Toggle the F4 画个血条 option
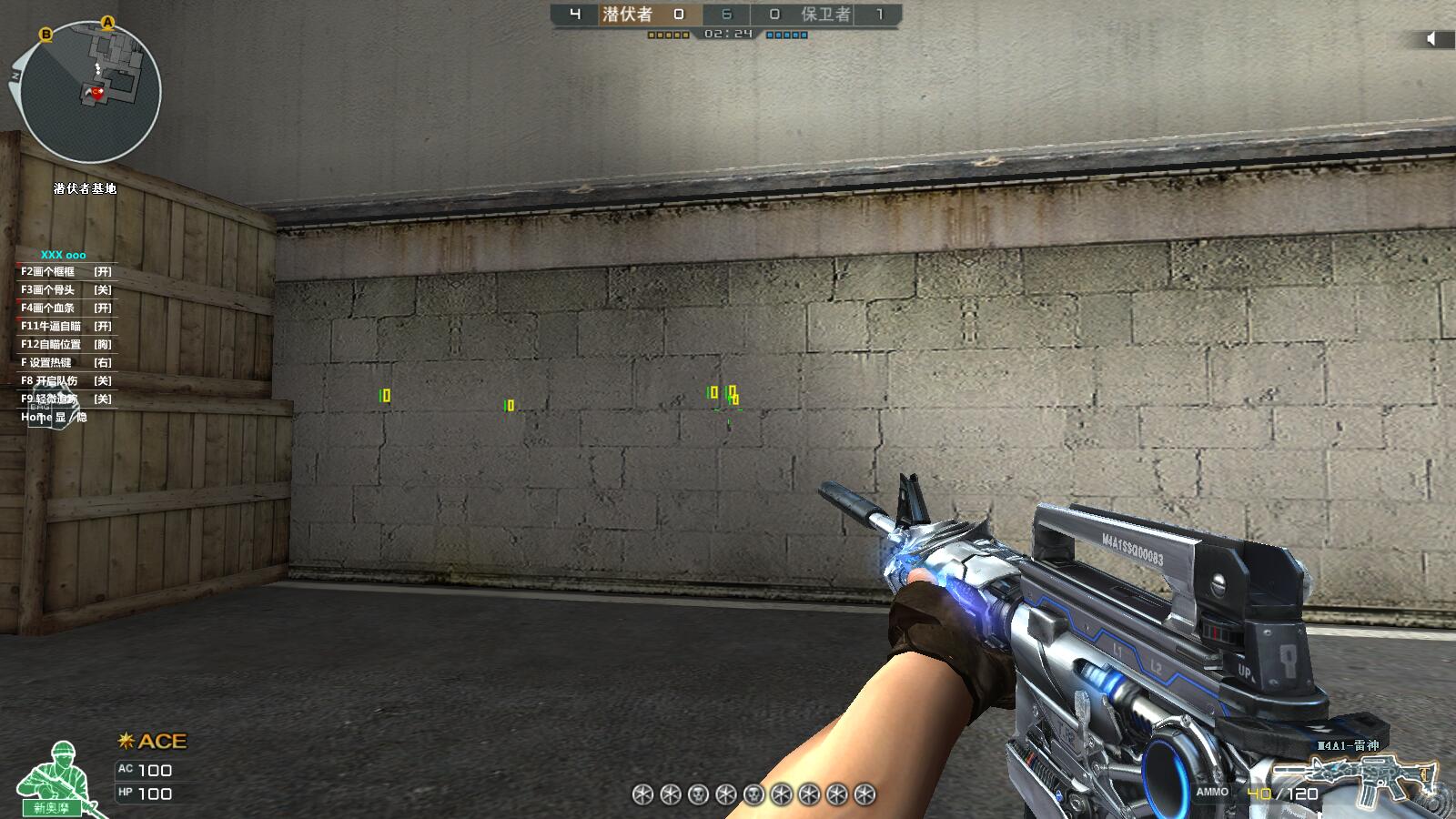 [66, 308]
